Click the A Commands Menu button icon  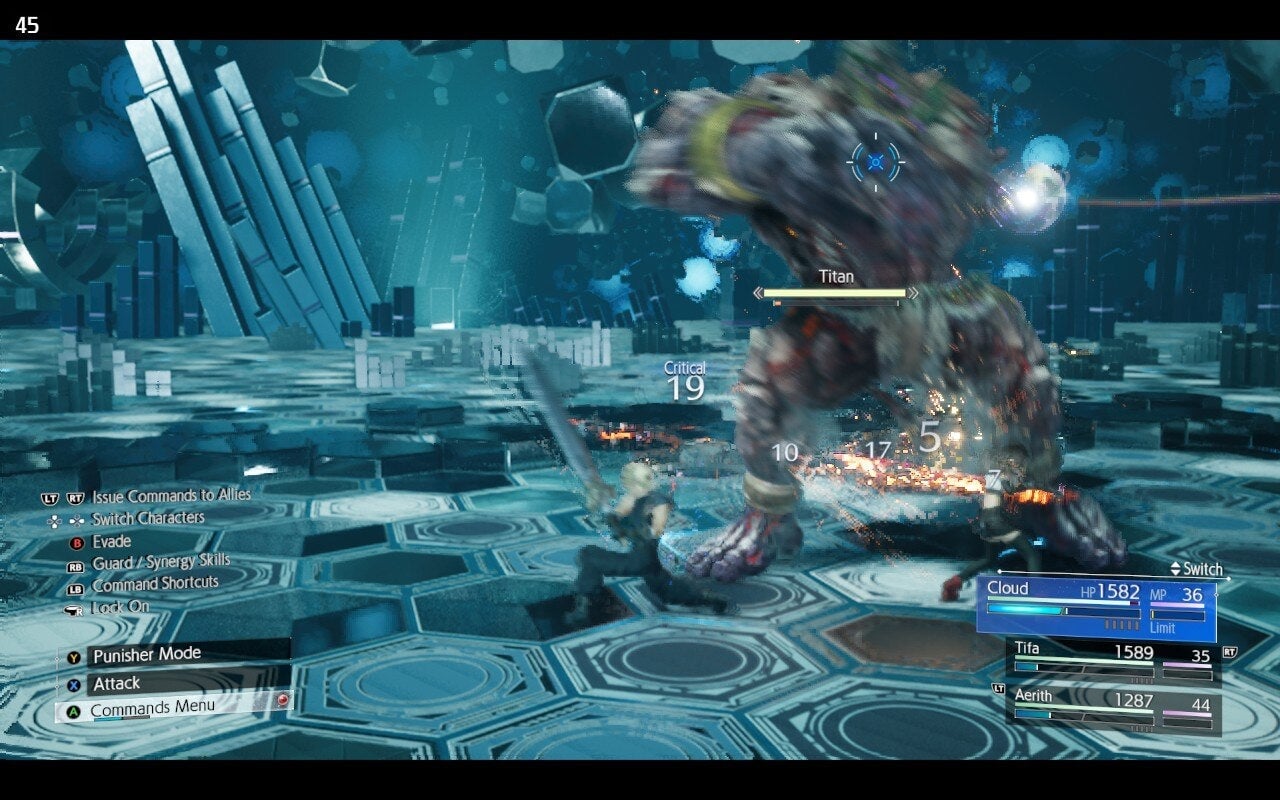74,708
